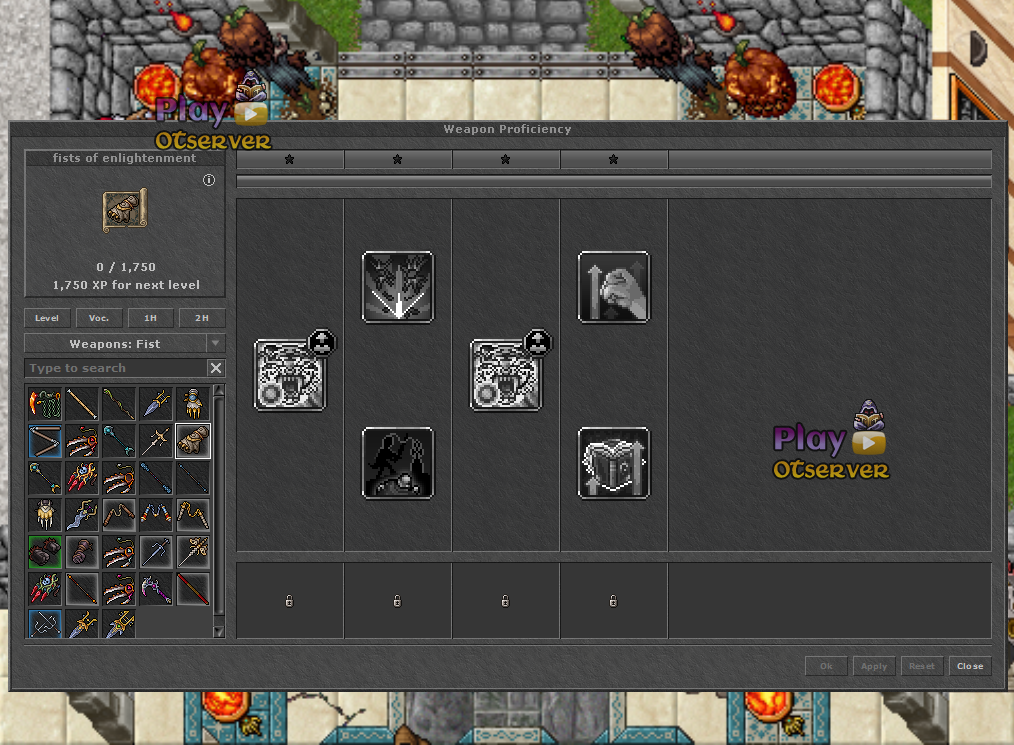The height and width of the screenshot is (745, 1014).
Task: Pick the open spellbook perk icon
Action: click(x=614, y=463)
